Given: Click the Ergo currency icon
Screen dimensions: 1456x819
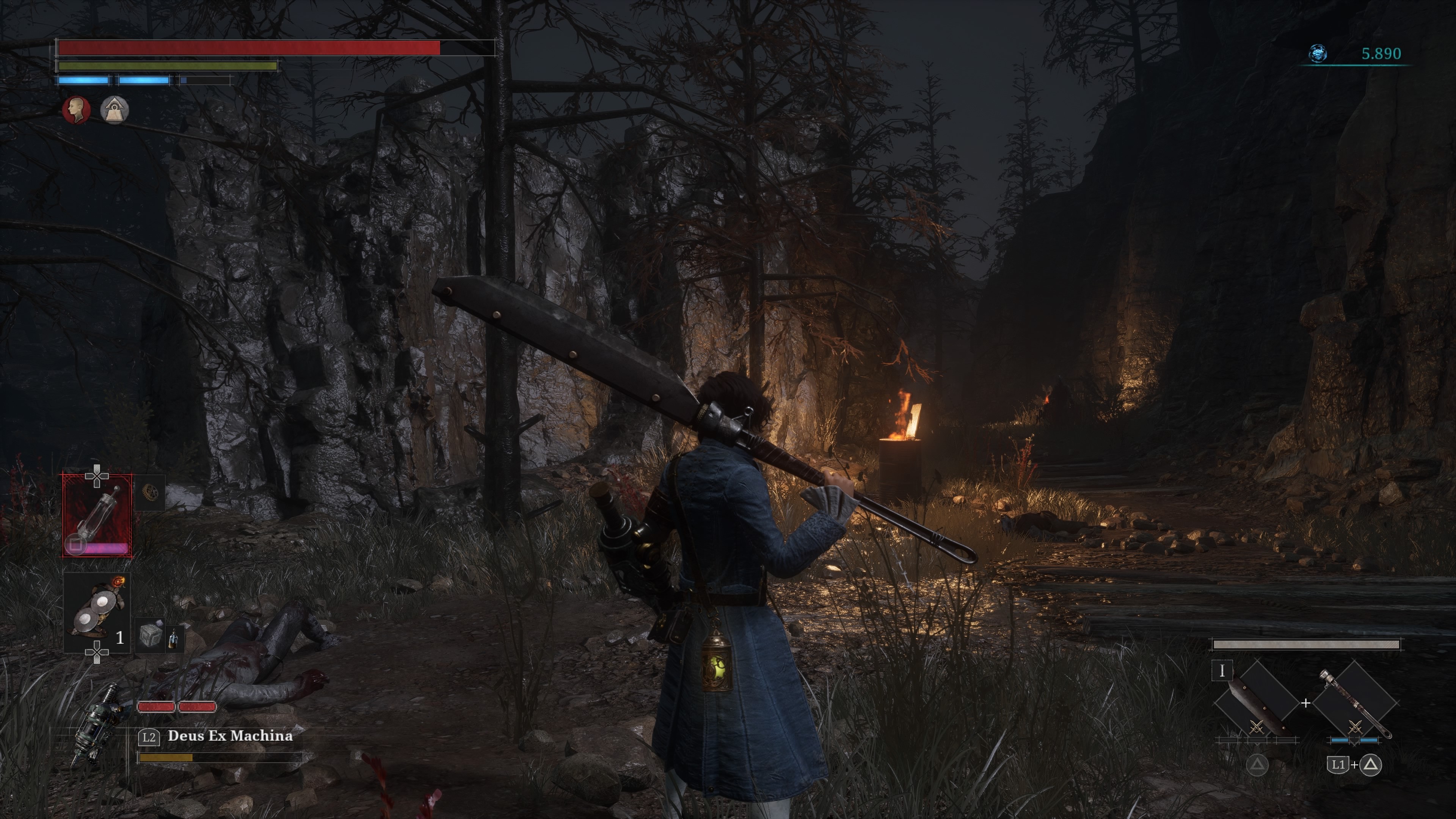Looking at the screenshot, I should tap(1318, 54).
